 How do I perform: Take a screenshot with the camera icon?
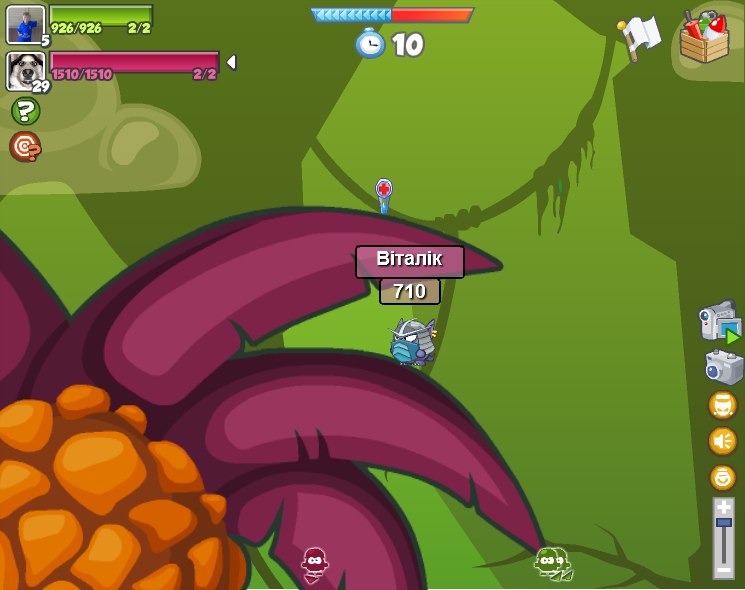[x=722, y=367]
